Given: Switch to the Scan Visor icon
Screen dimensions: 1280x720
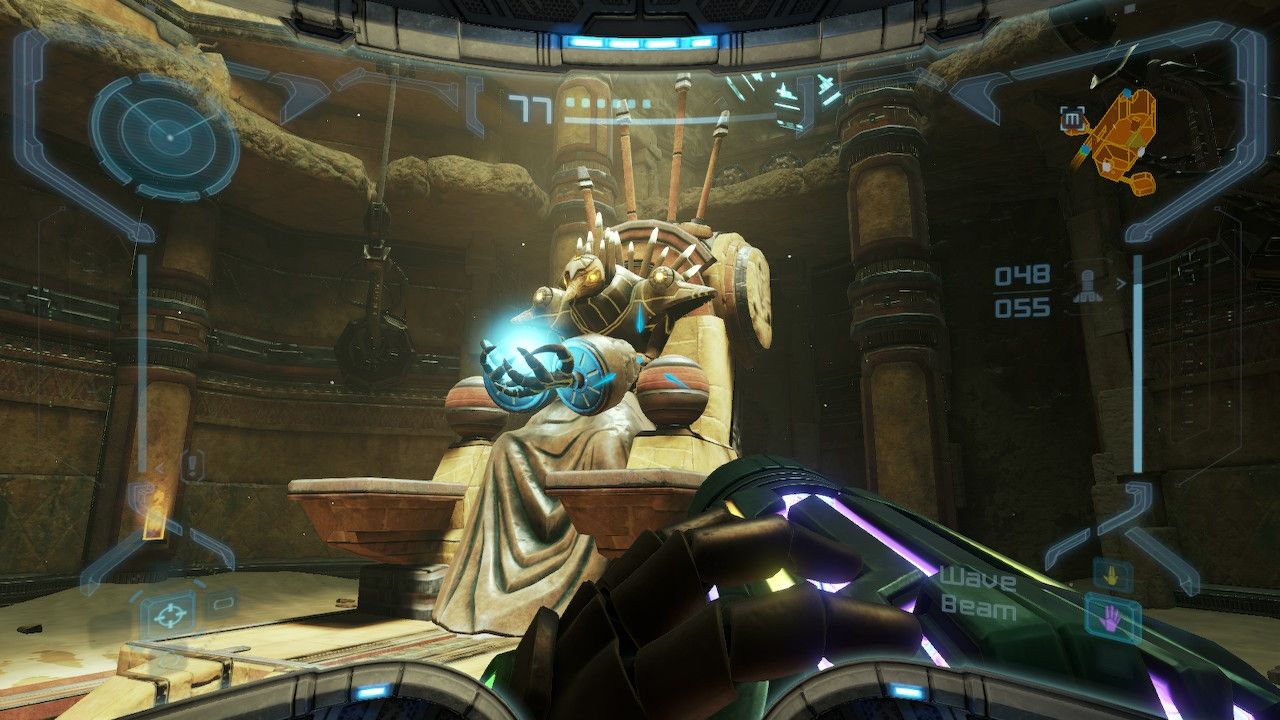Looking at the screenshot, I should tap(221, 601).
